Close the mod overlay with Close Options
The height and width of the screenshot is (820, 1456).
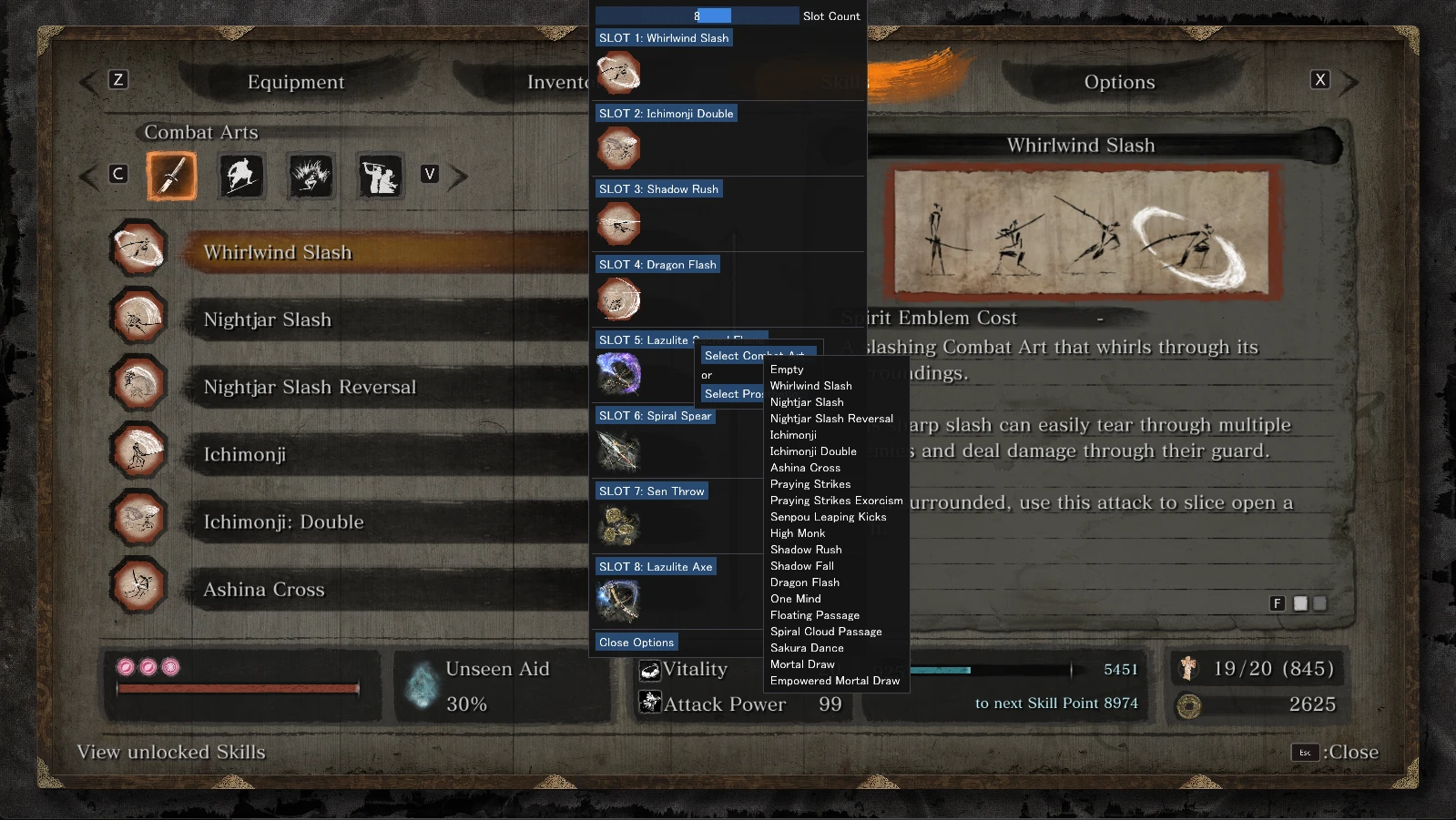(x=636, y=643)
